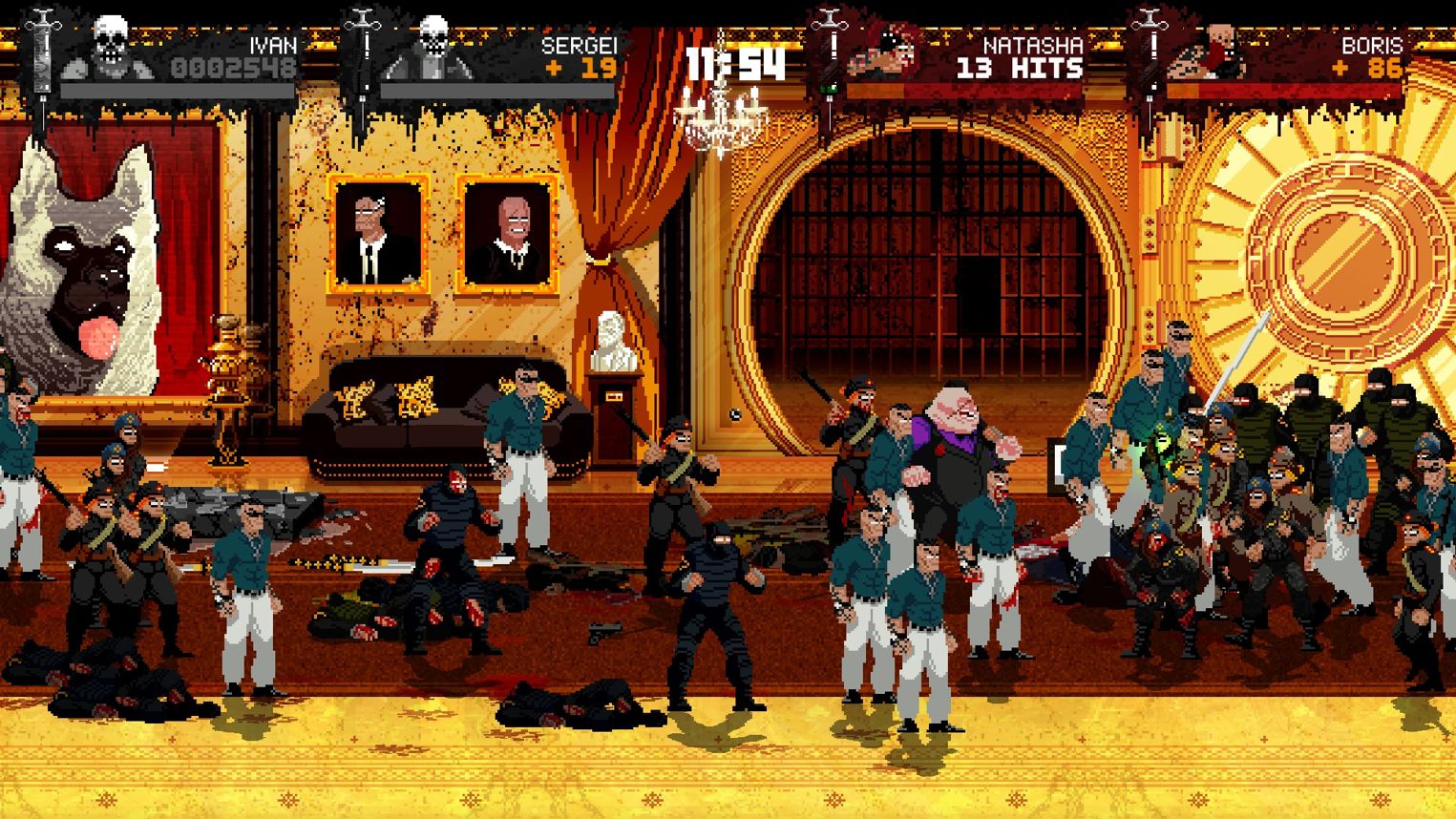Viewport: 1456px width, 819px height.
Task: Select Sergei's skull portrait
Action: pyautogui.click(x=432, y=48)
